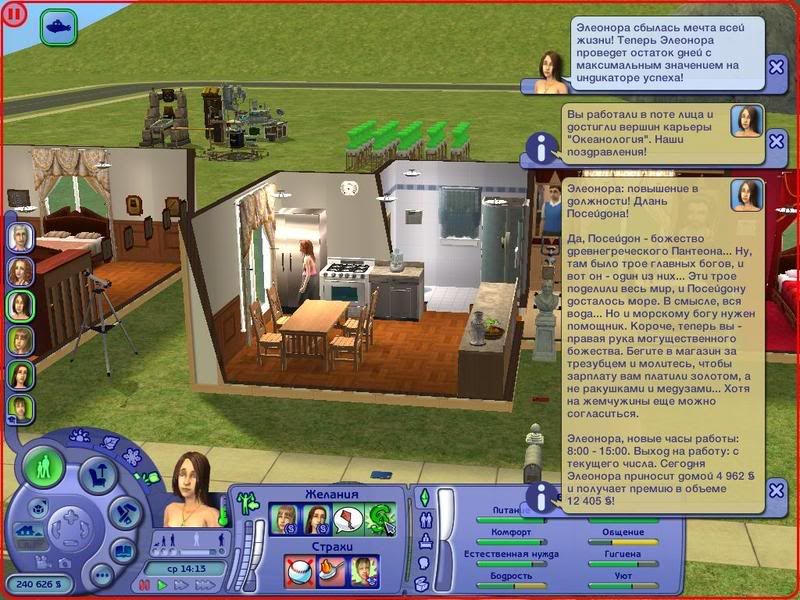Close the lifetime wish fulfilled notification
This screenshot has height=600, width=800.
pyautogui.click(x=777, y=67)
